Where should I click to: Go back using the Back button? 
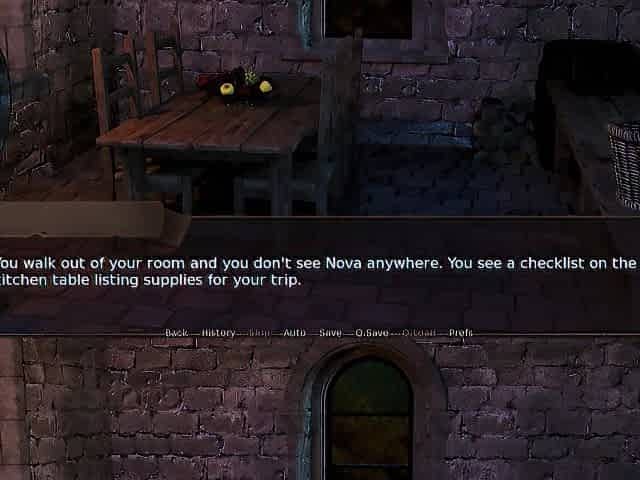(x=176, y=332)
